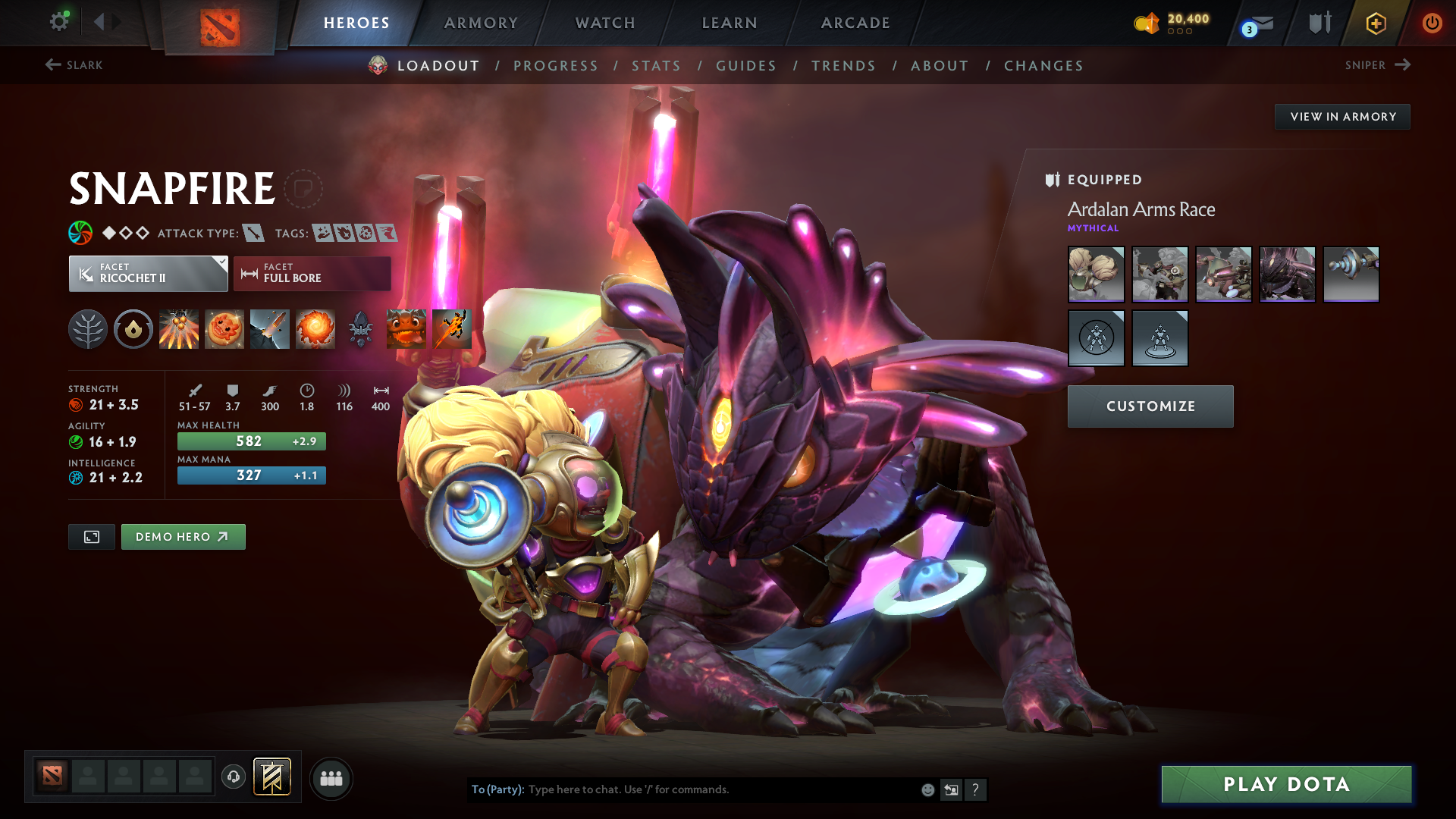This screenshot has width=1456, height=819.
Task: Open the Customize loadout button
Action: (x=1150, y=406)
